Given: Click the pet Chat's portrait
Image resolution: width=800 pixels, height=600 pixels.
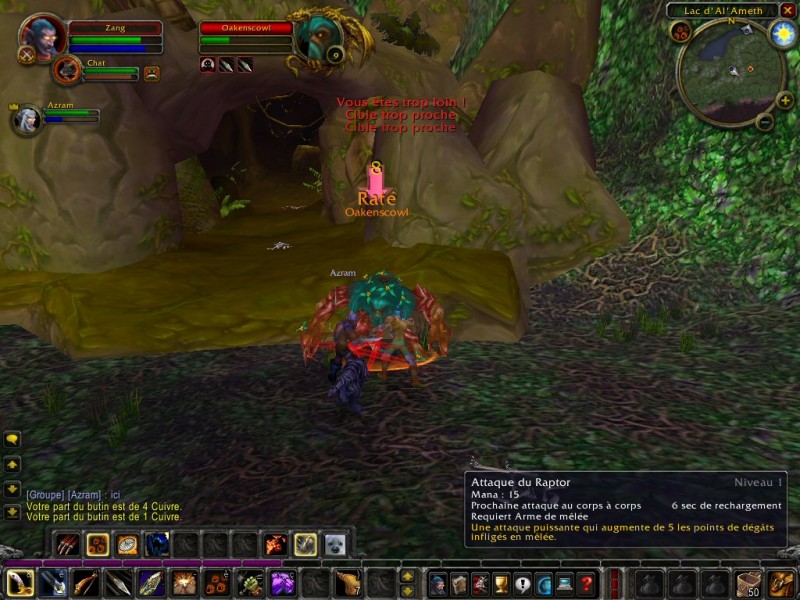Looking at the screenshot, I should (x=68, y=70).
